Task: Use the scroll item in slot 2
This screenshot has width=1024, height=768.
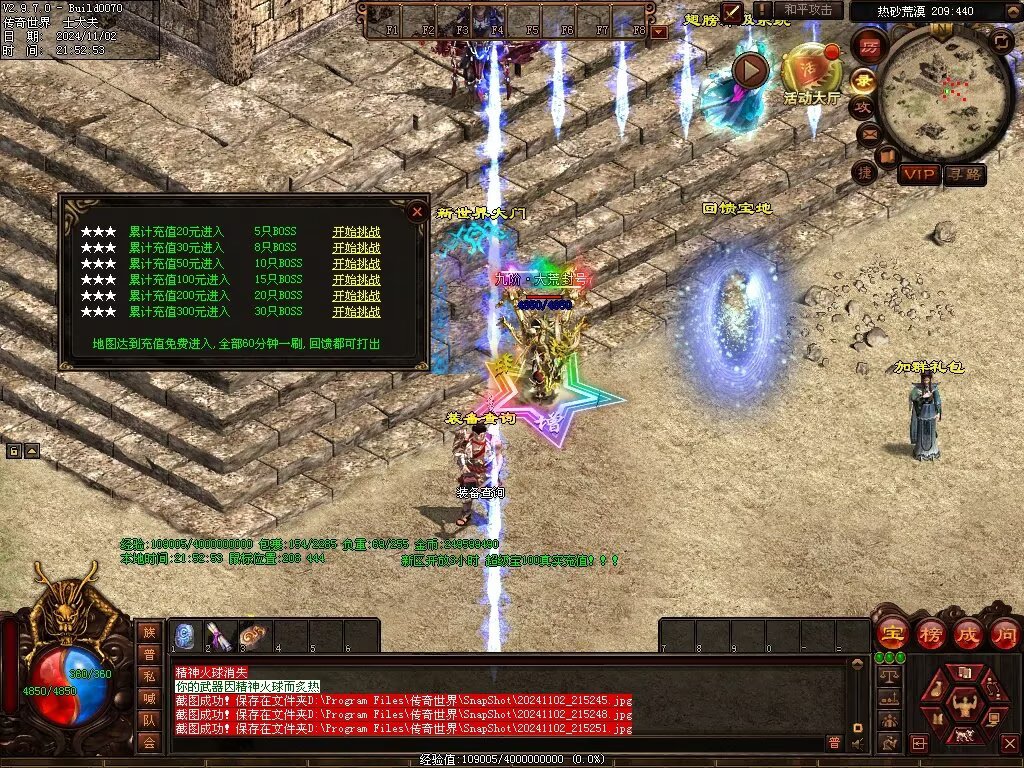Action: [x=220, y=636]
